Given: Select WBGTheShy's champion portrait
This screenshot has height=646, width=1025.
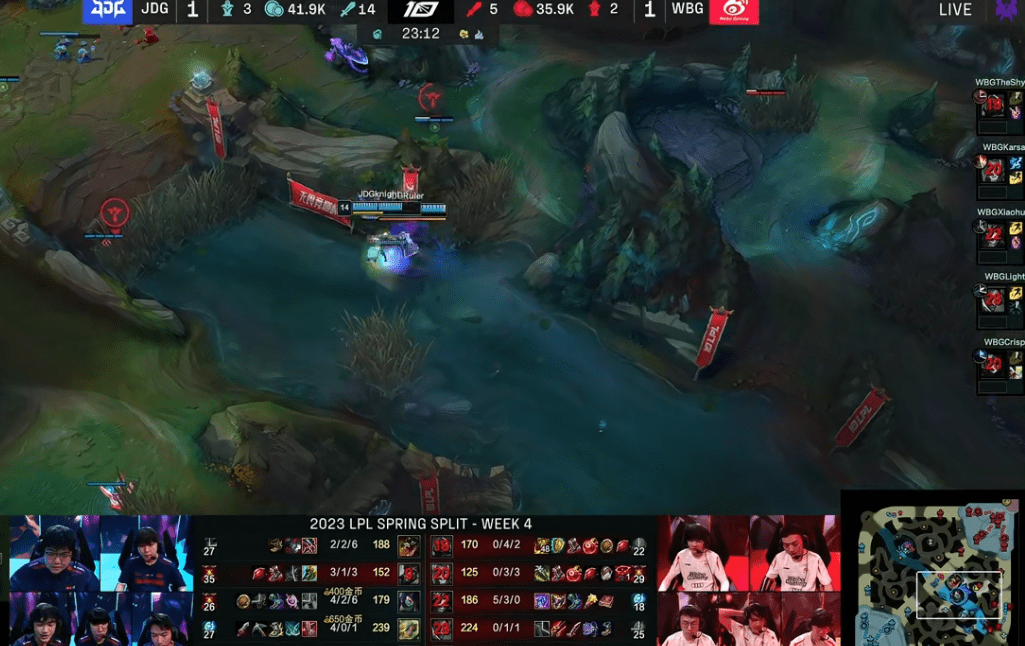Looking at the screenshot, I should pos(993,104).
